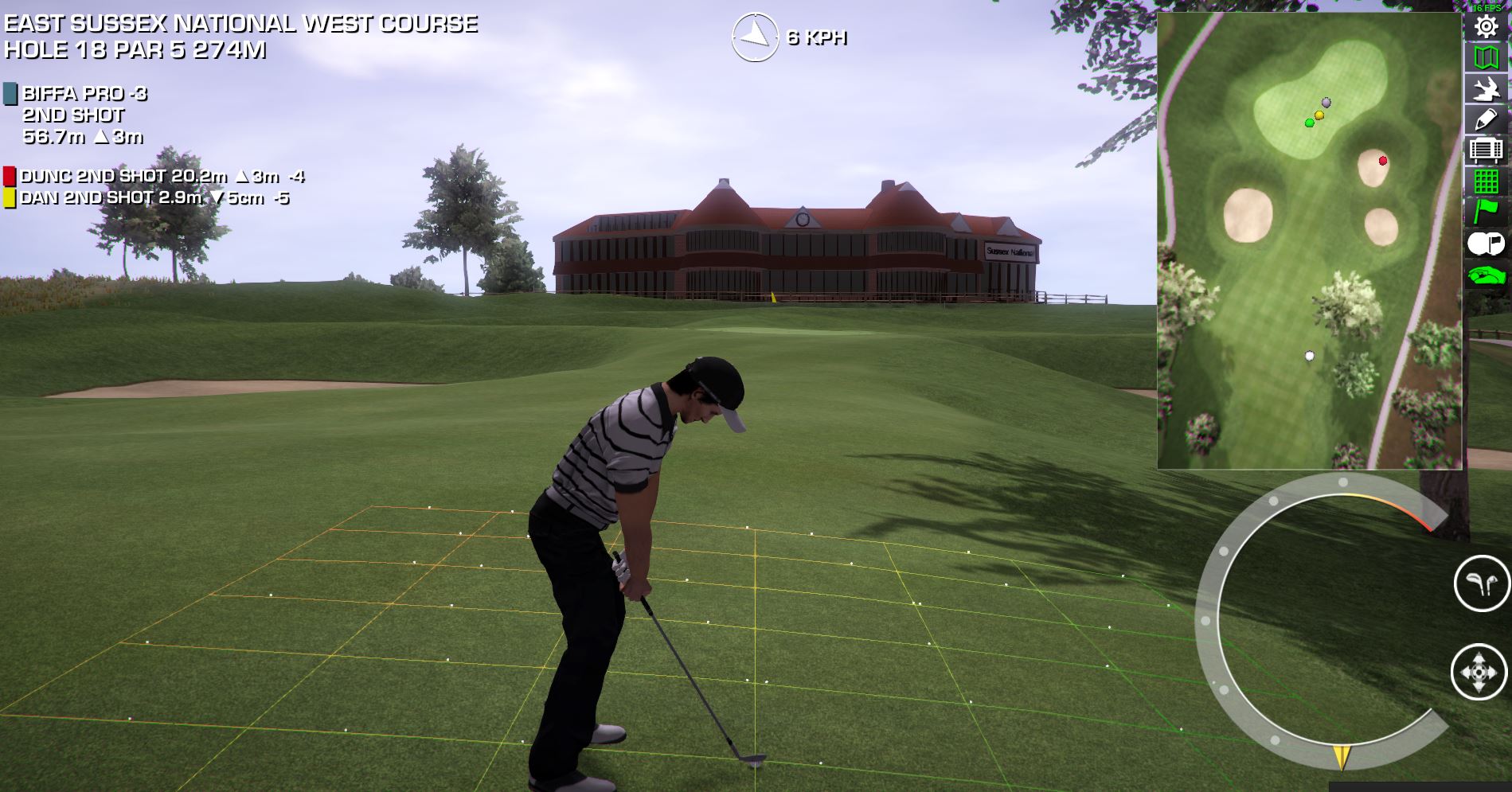
Task: Select the white ball-and-flag icon
Action: (1486, 243)
